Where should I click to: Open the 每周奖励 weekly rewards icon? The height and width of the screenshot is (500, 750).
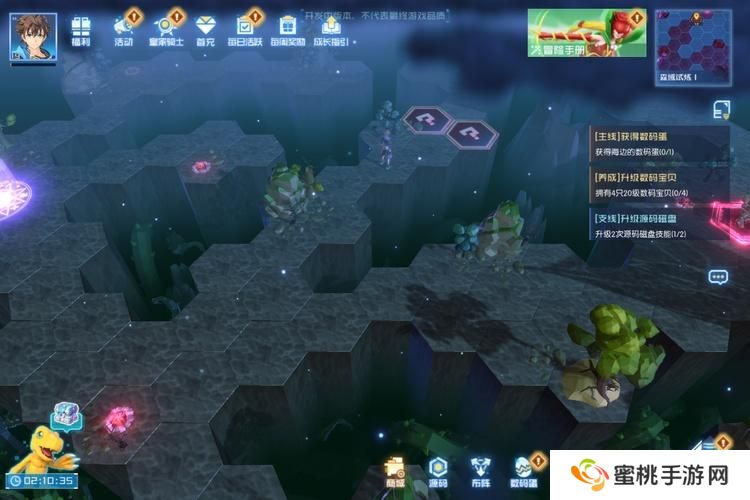coord(288,31)
